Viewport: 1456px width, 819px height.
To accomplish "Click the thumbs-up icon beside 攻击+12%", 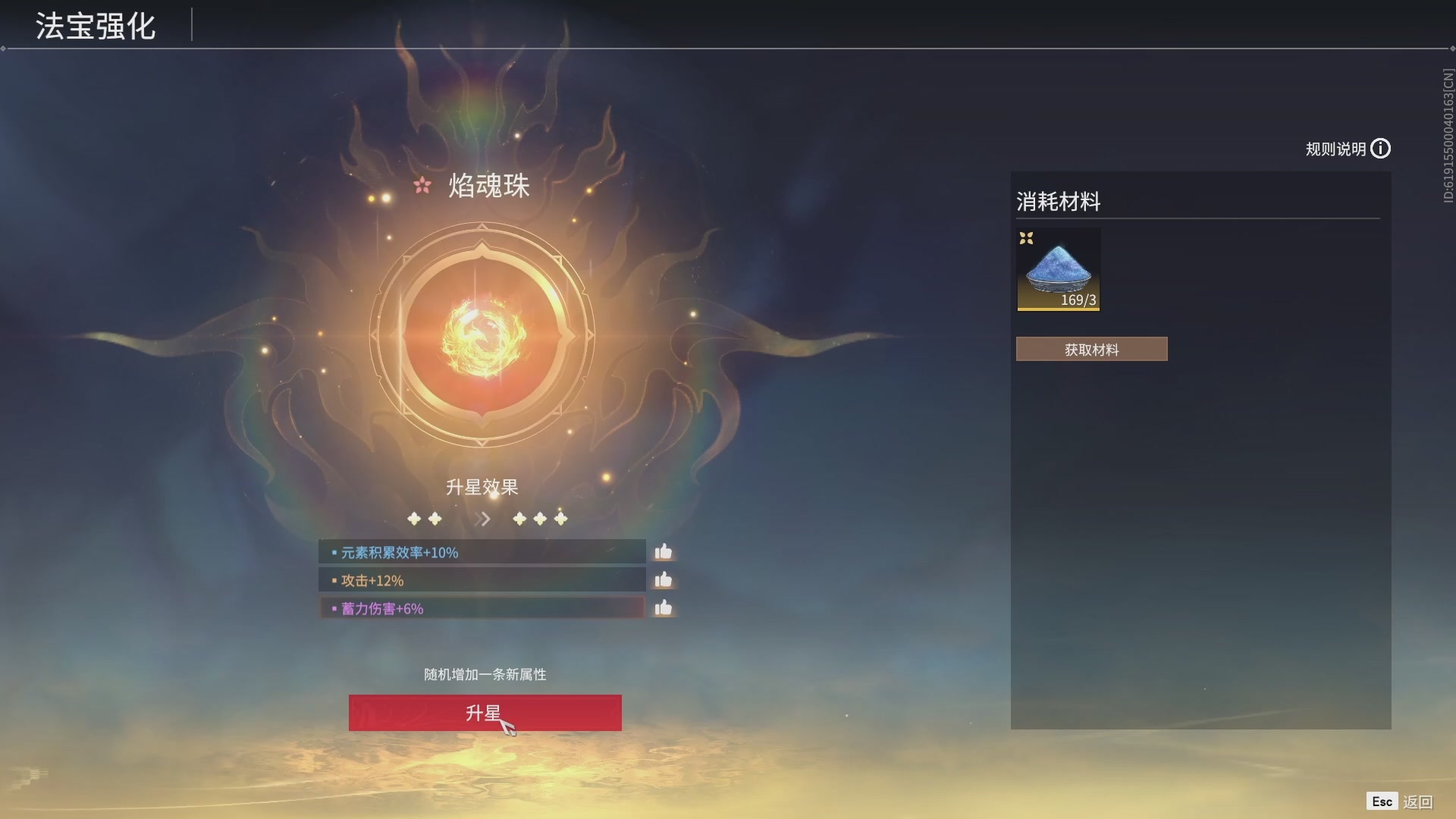I will click(664, 579).
